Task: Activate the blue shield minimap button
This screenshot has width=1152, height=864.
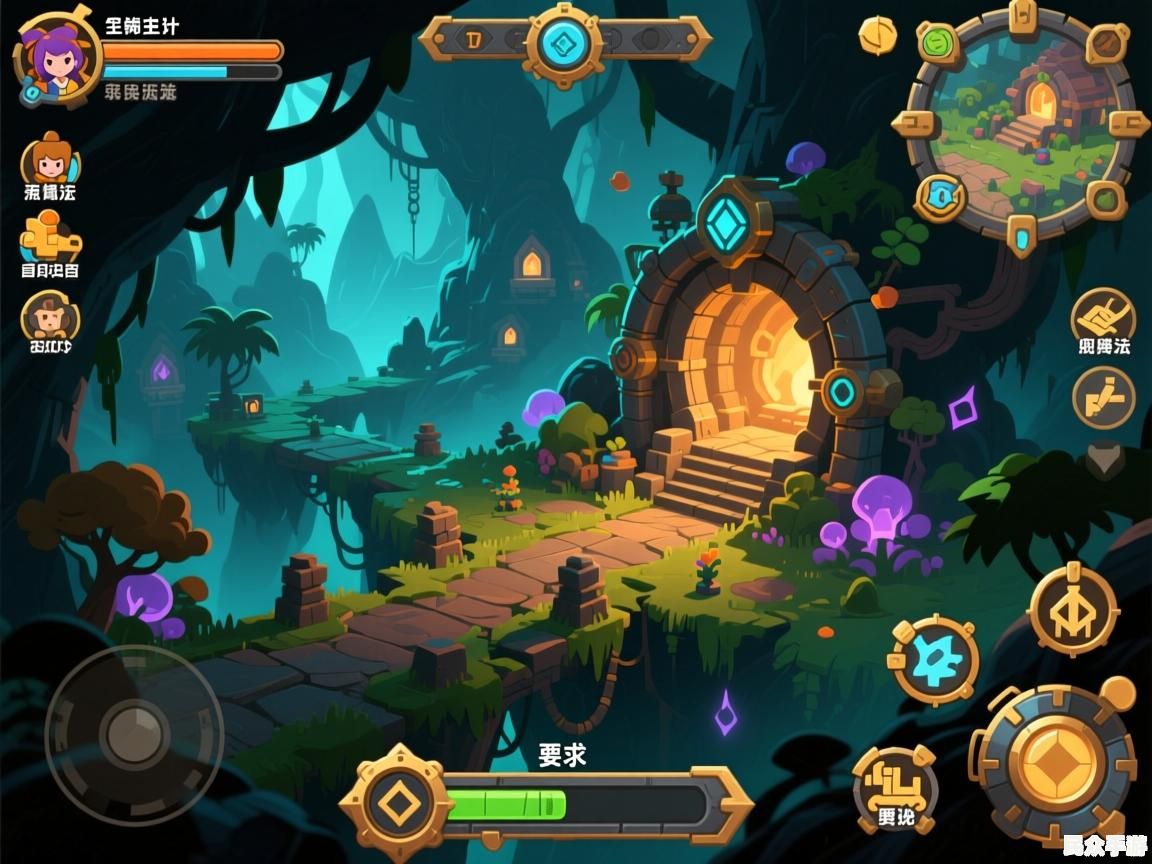Action: coord(940,195)
